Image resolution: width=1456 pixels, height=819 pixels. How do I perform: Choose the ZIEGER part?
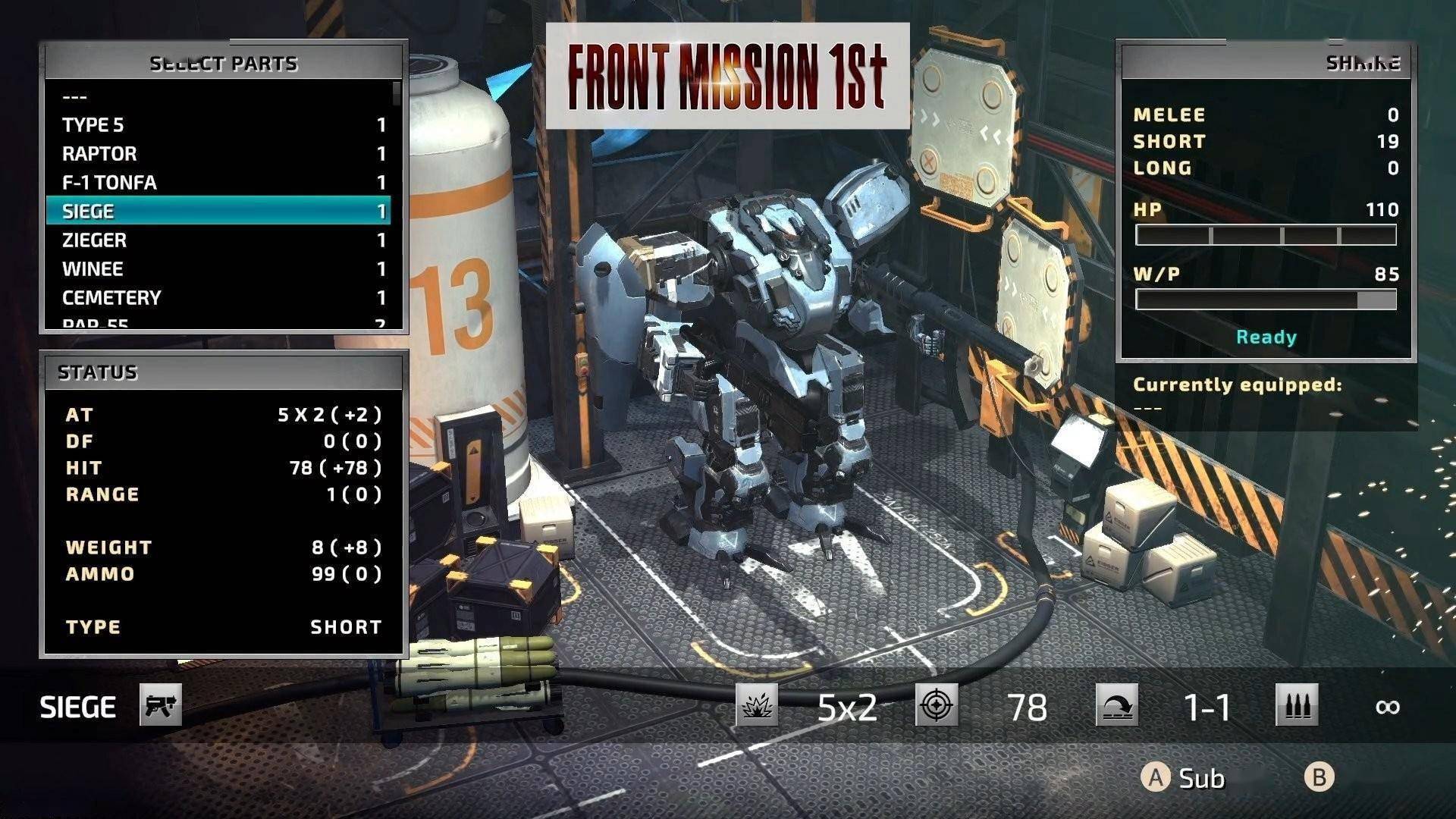tap(218, 240)
